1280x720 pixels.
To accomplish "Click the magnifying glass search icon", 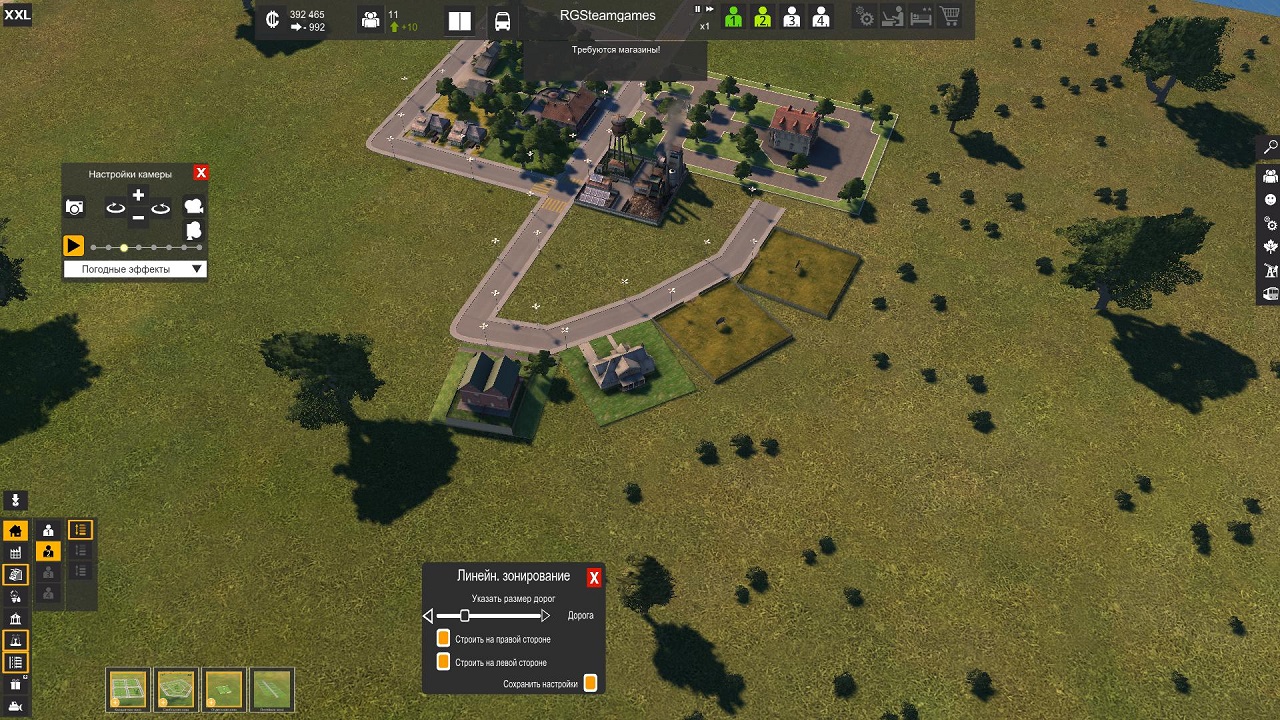I will 1270,148.
